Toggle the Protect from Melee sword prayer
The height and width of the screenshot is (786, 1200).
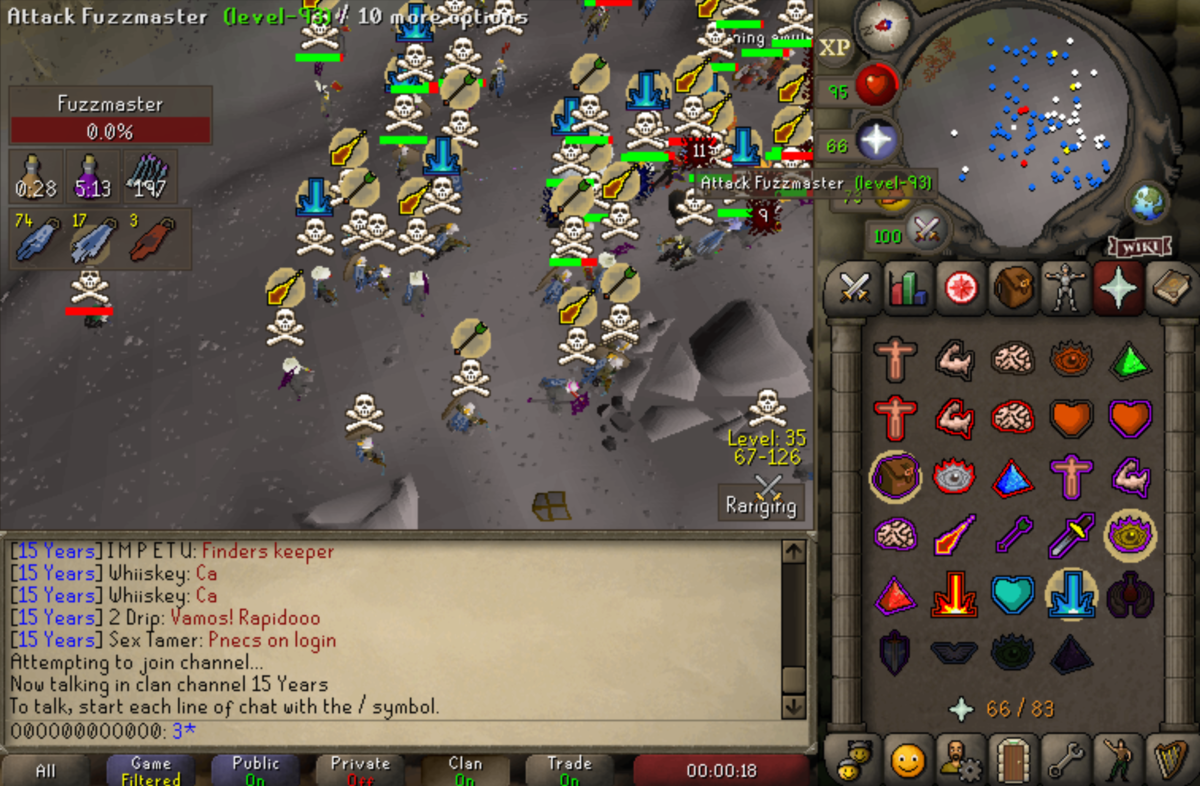(x=1071, y=537)
